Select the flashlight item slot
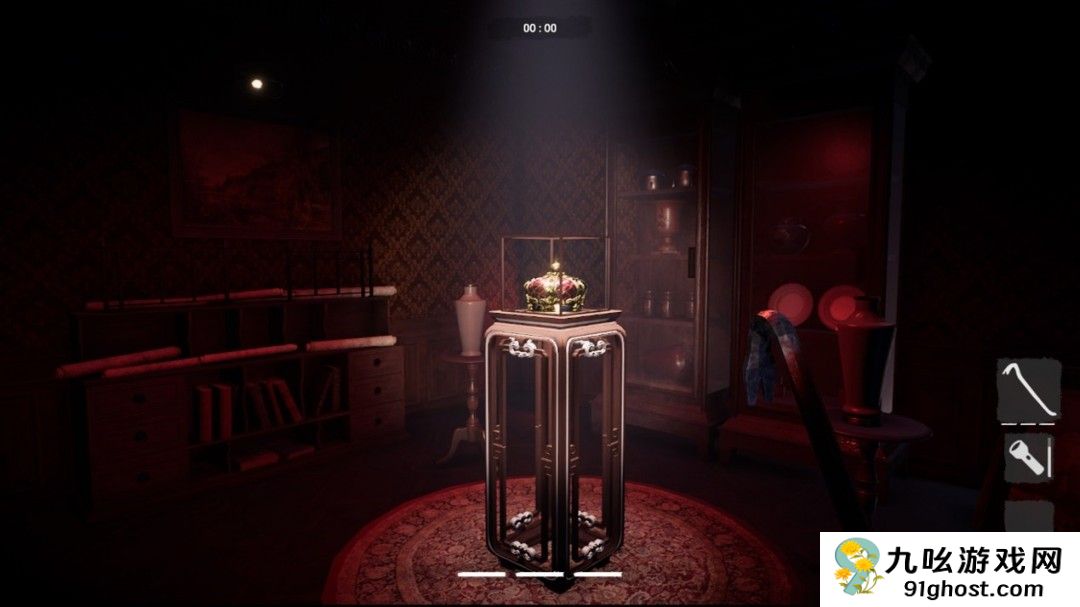This screenshot has height=607, width=1080. [x=1028, y=458]
